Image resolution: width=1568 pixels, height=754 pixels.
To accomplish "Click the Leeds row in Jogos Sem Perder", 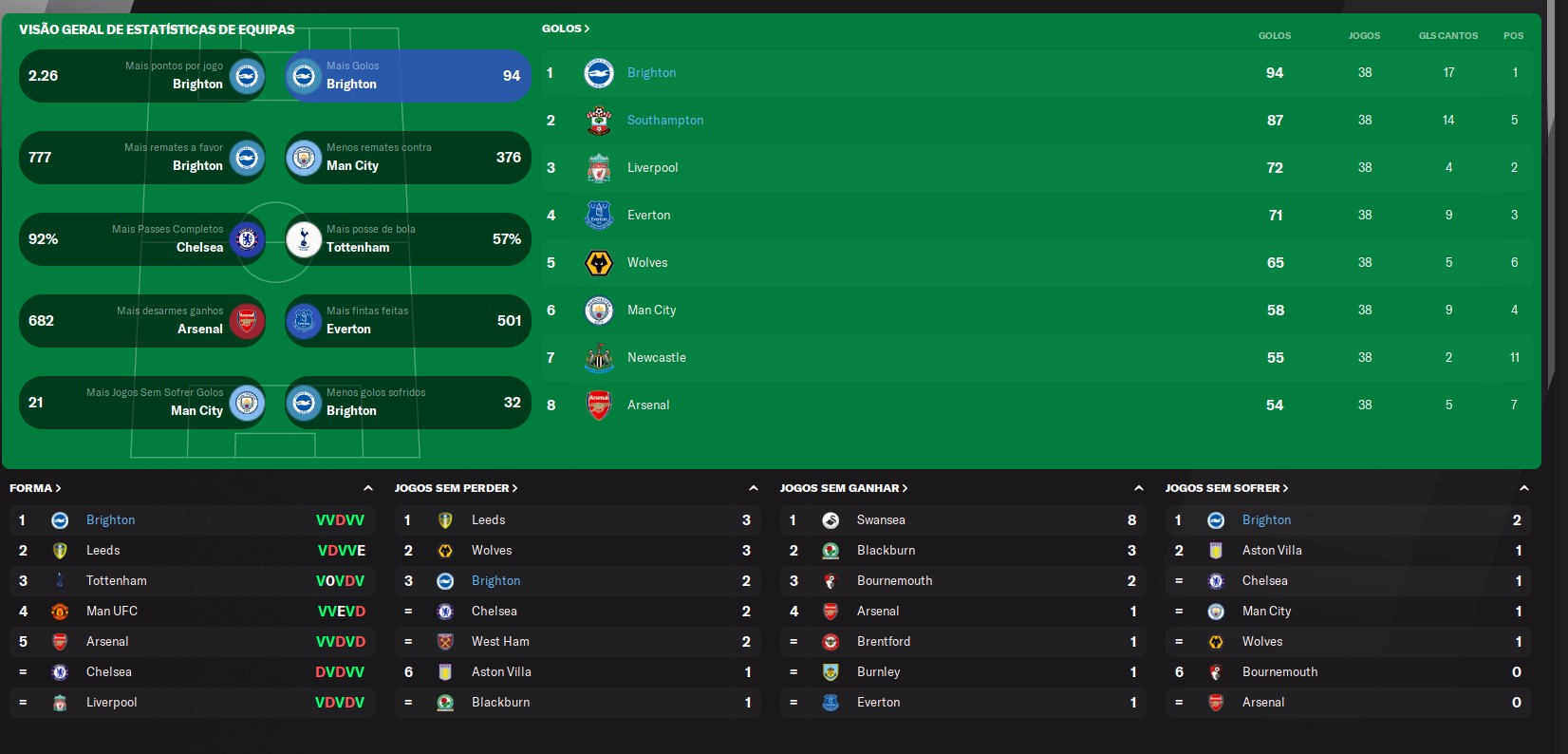I will click(x=488, y=520).
